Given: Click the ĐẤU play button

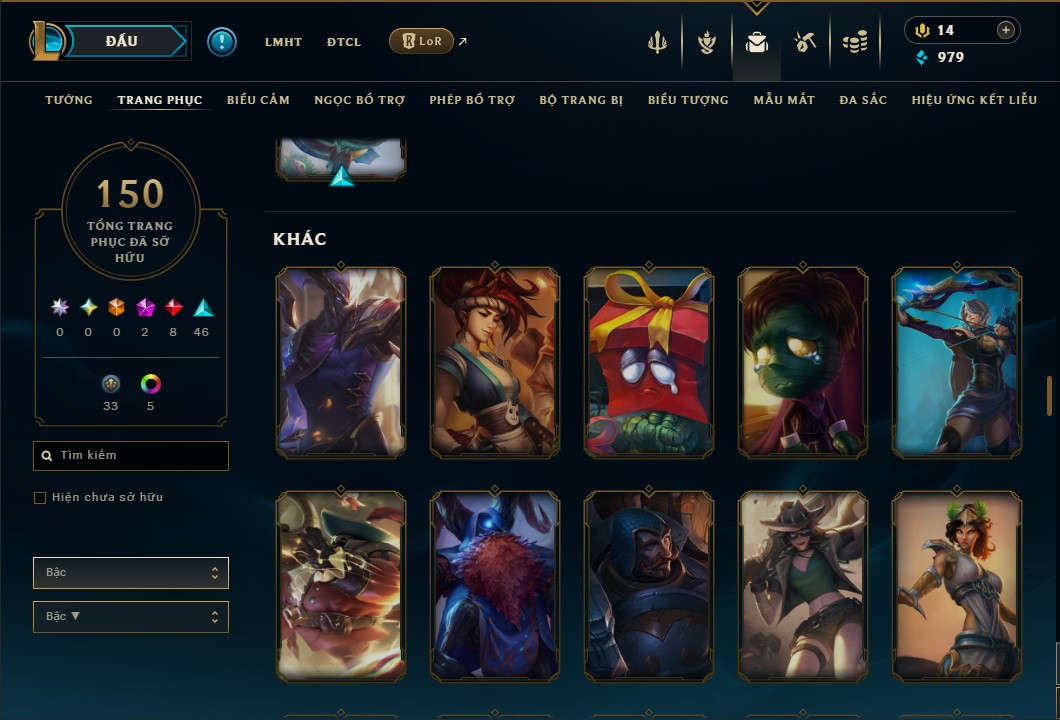Looking at the screenshot, I should [122, 41].
